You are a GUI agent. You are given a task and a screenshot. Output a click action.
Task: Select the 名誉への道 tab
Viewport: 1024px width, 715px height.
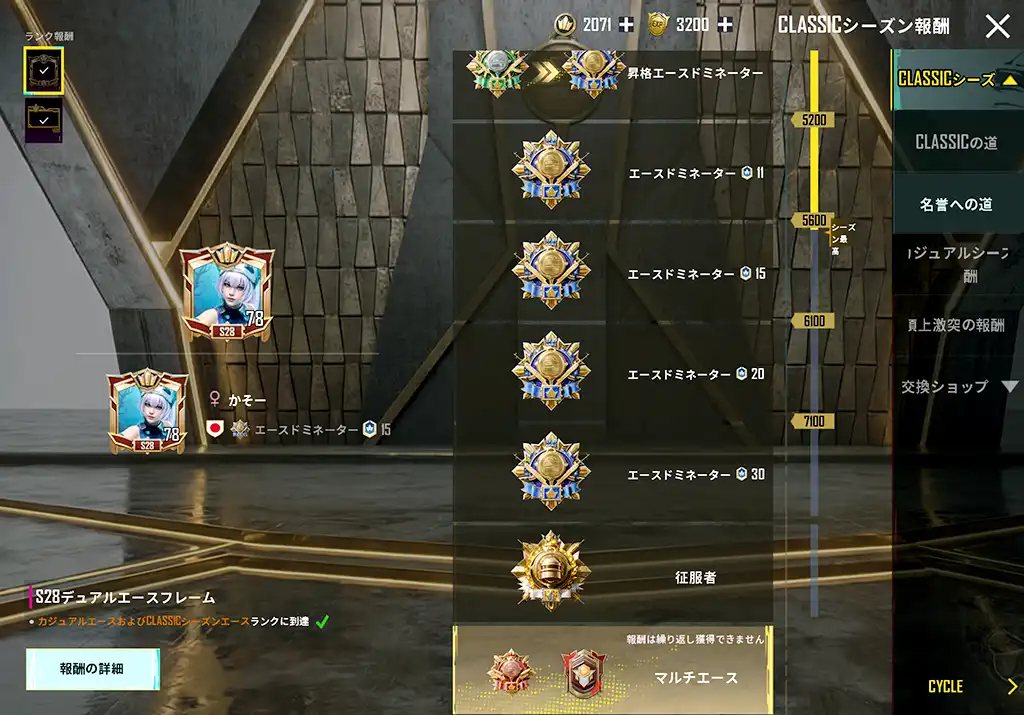[x=956, y=205]
